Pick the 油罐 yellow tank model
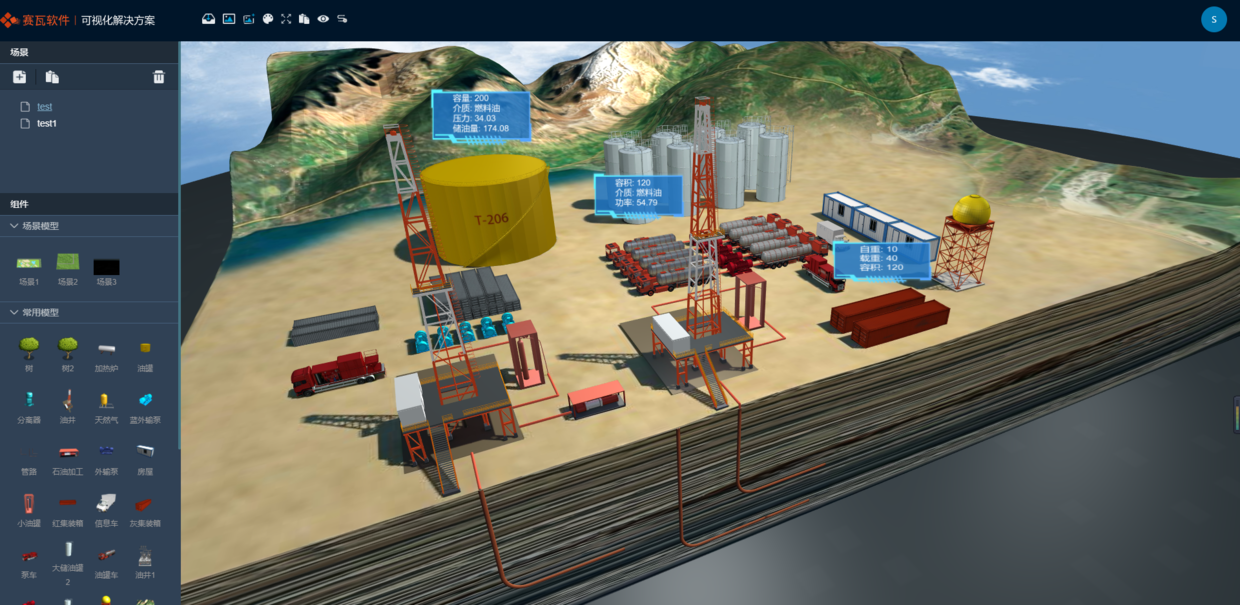This screenshot has height=605, width=1240. tap(145, 349)
